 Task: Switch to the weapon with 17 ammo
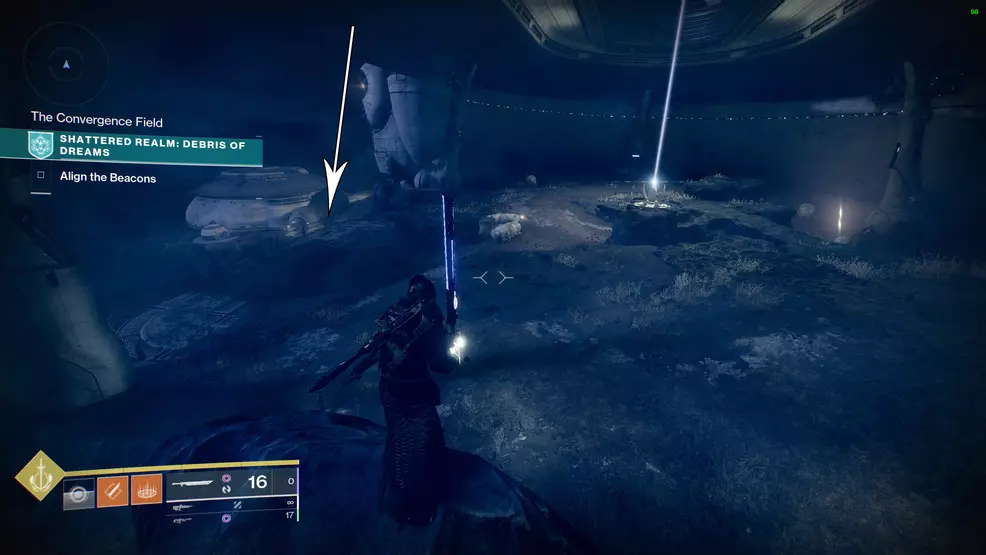pyautogui.click(x=233, y=517)
